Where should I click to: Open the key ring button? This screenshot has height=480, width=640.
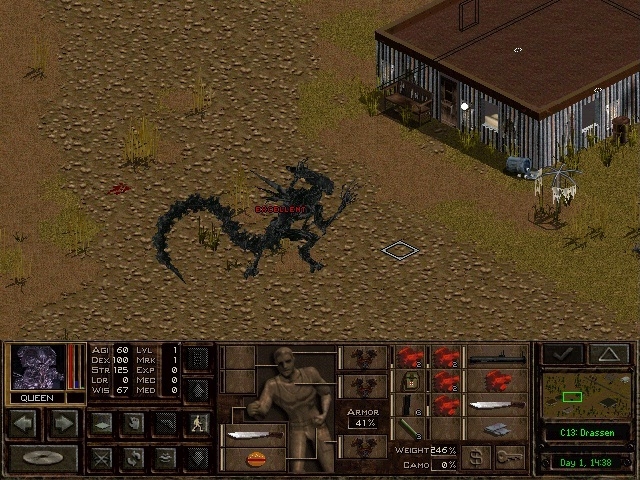pyautogui.click(x=514, y=458)
